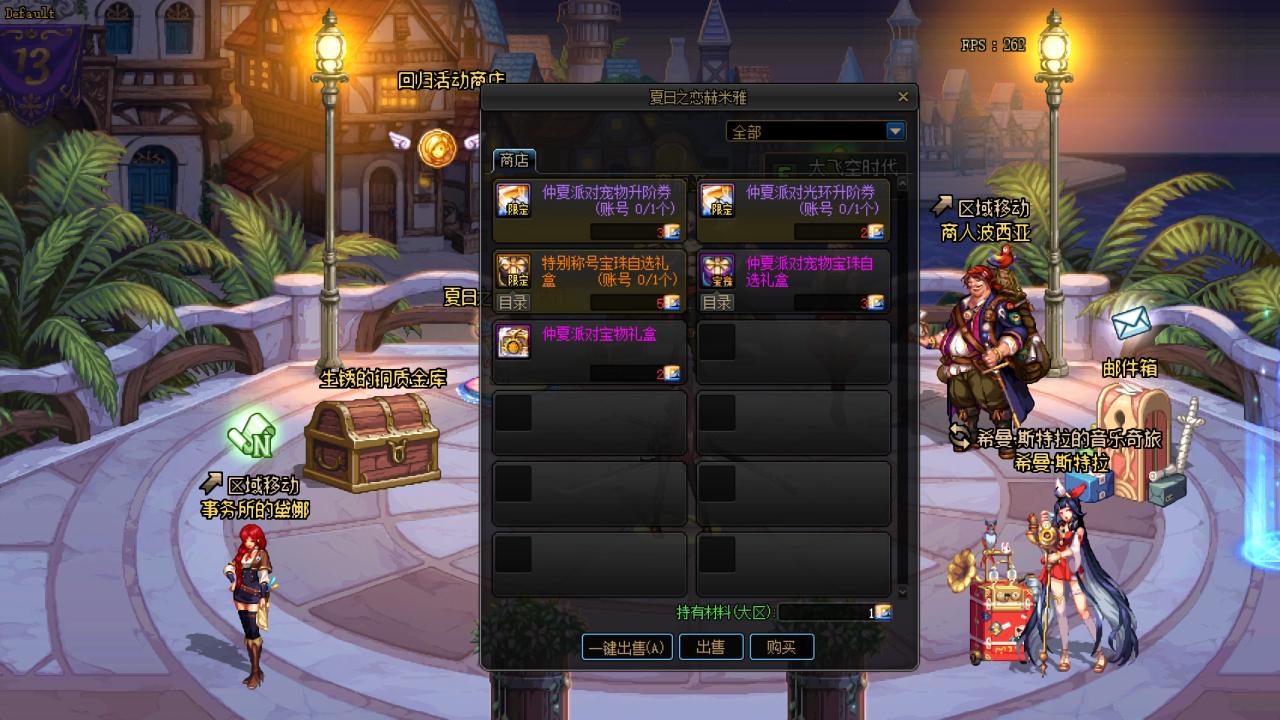Click the 生铁的铜质金库 treasure chest
Viewport: 1280px width, 720px height.
[x=370, y=443]
